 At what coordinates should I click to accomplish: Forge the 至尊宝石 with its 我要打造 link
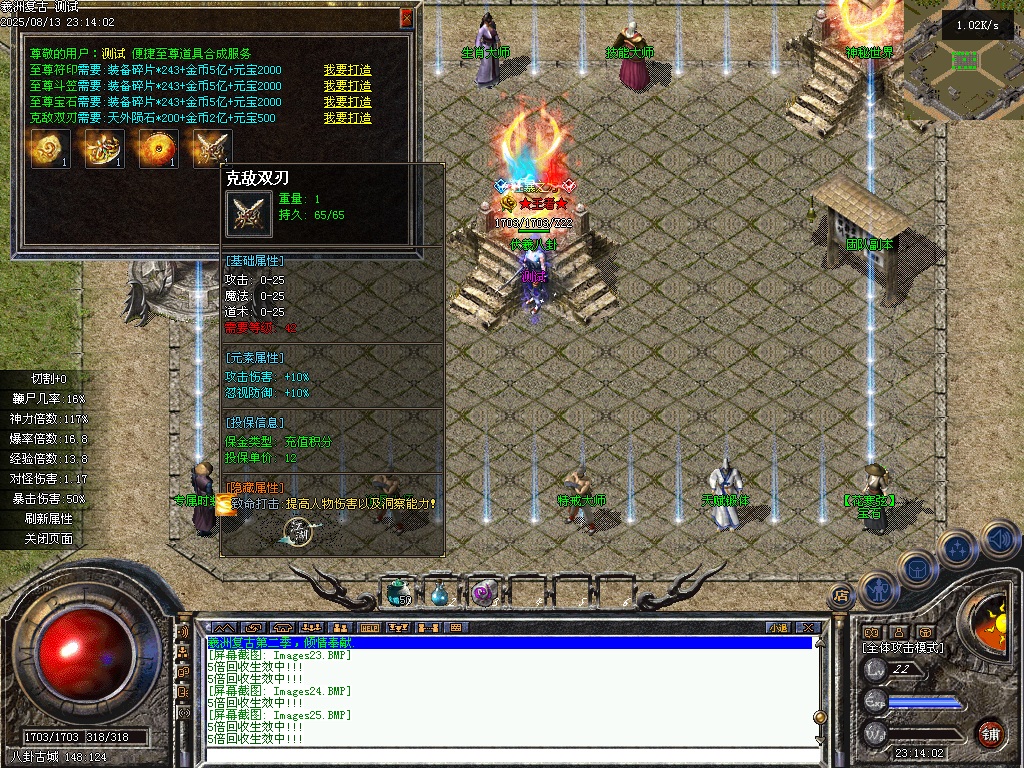point(347,102)
